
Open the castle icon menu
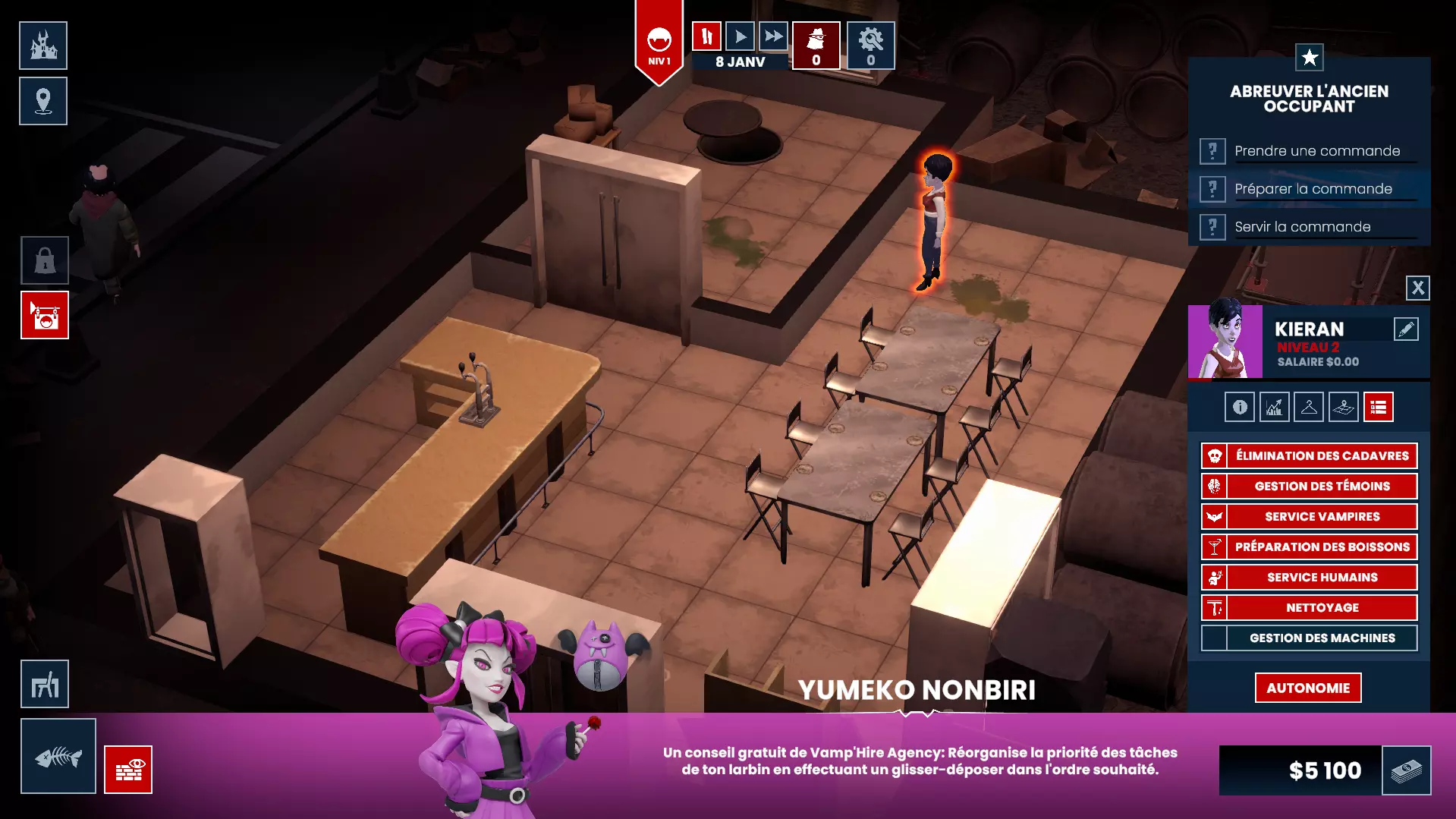[x=43, y=46]
